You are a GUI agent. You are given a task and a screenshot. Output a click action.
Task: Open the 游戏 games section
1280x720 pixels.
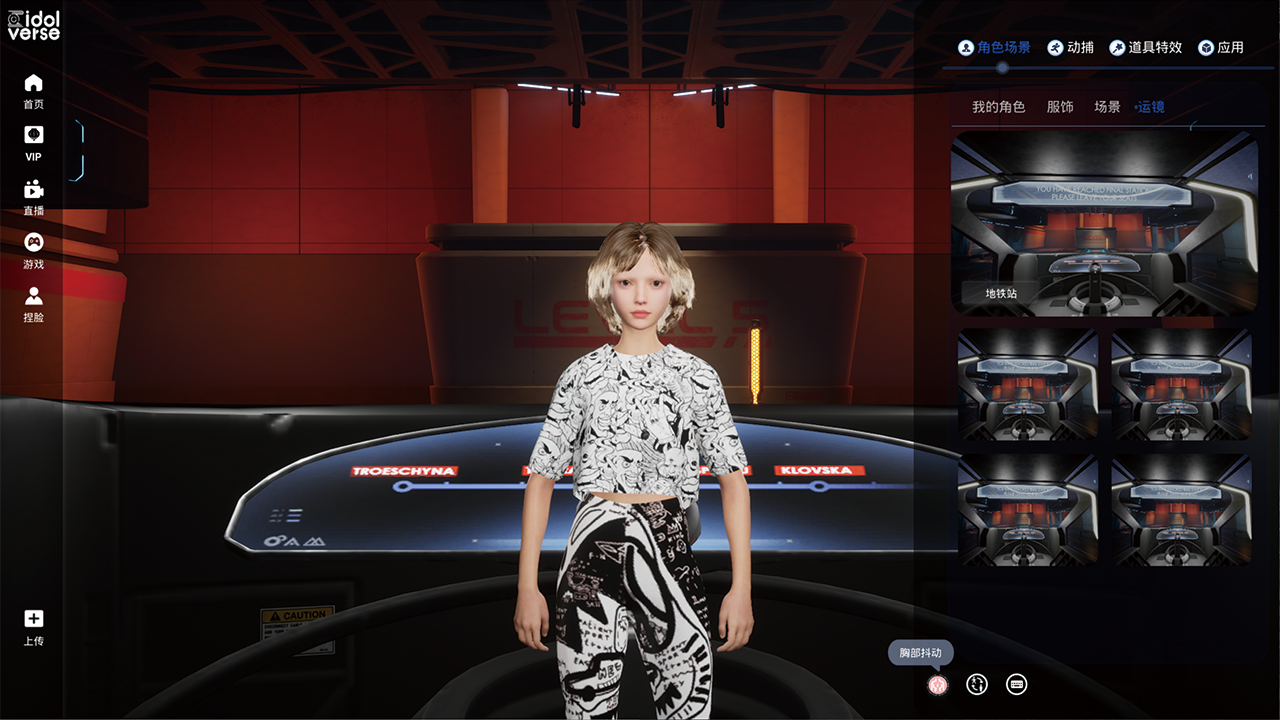[x=34, y=250]
